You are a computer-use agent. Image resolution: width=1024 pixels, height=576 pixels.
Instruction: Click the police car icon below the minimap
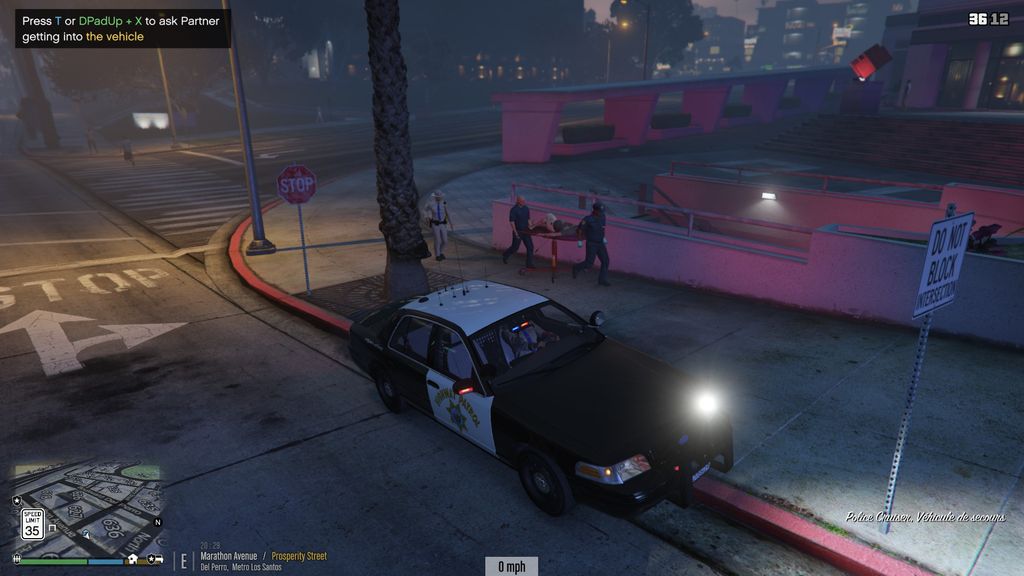click(154, 560)
